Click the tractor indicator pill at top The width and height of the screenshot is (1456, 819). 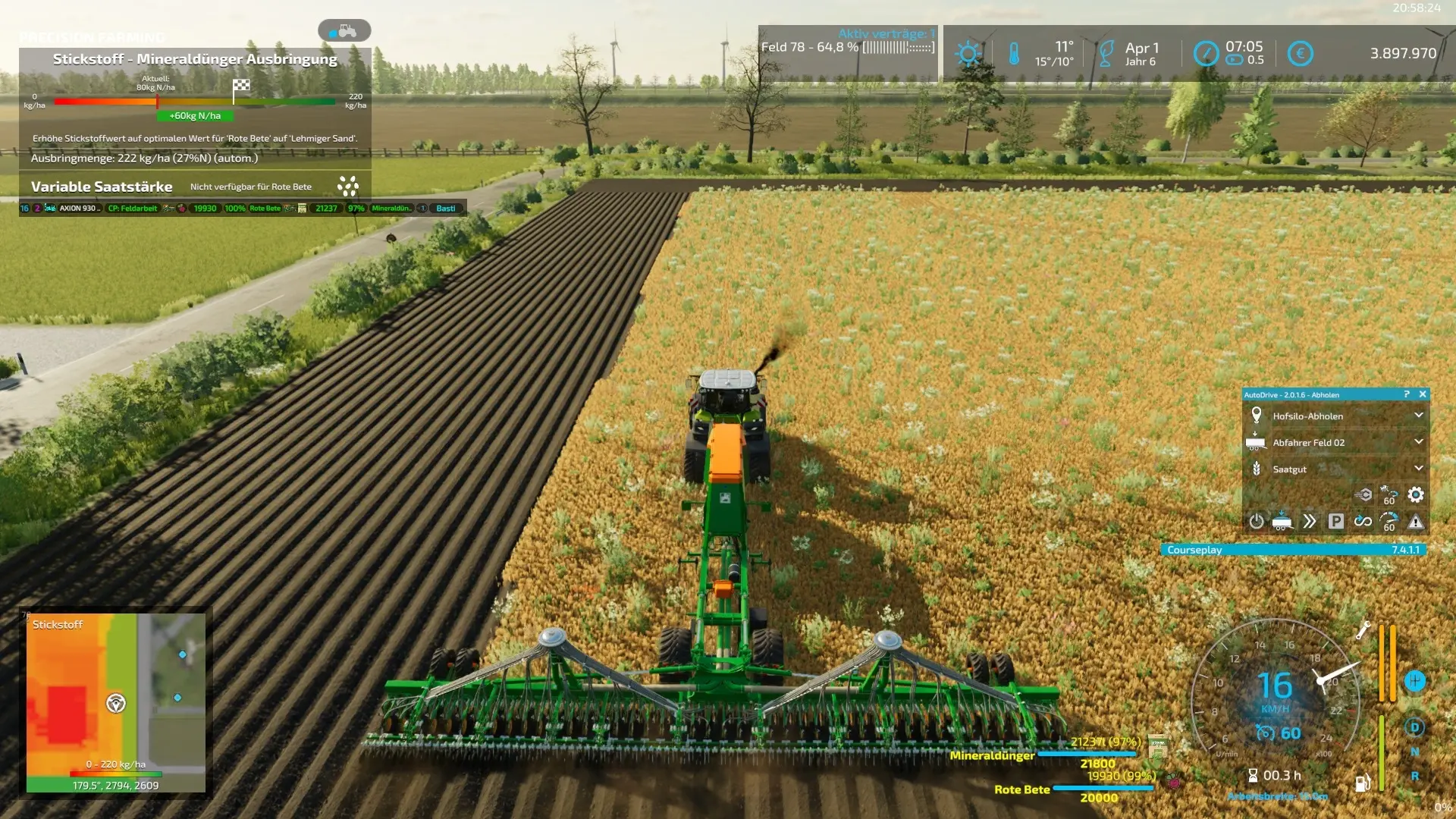click(x=344, y=31)
